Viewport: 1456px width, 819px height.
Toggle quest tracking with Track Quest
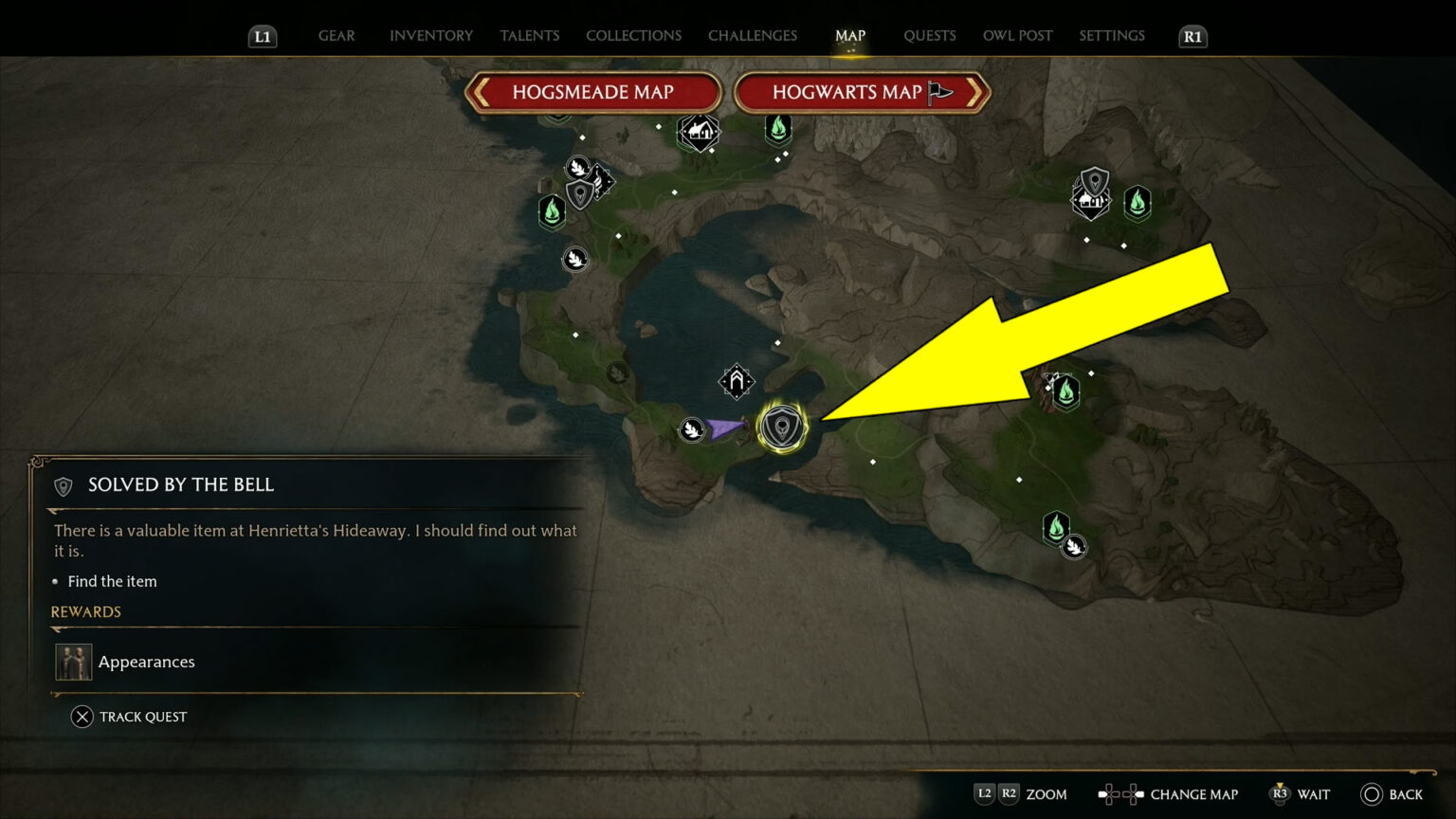tap(129, 717)
